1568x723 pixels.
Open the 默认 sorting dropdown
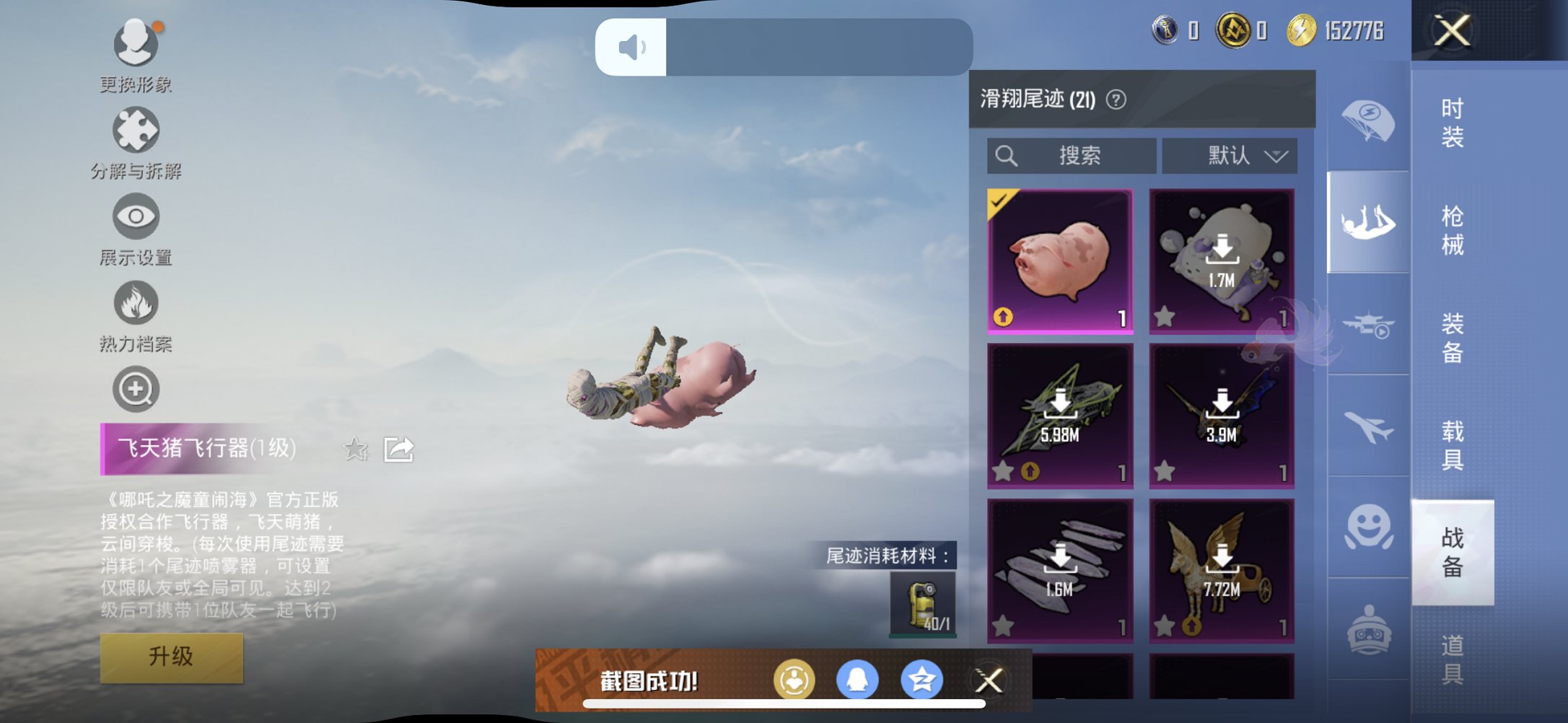point(1231,155)
